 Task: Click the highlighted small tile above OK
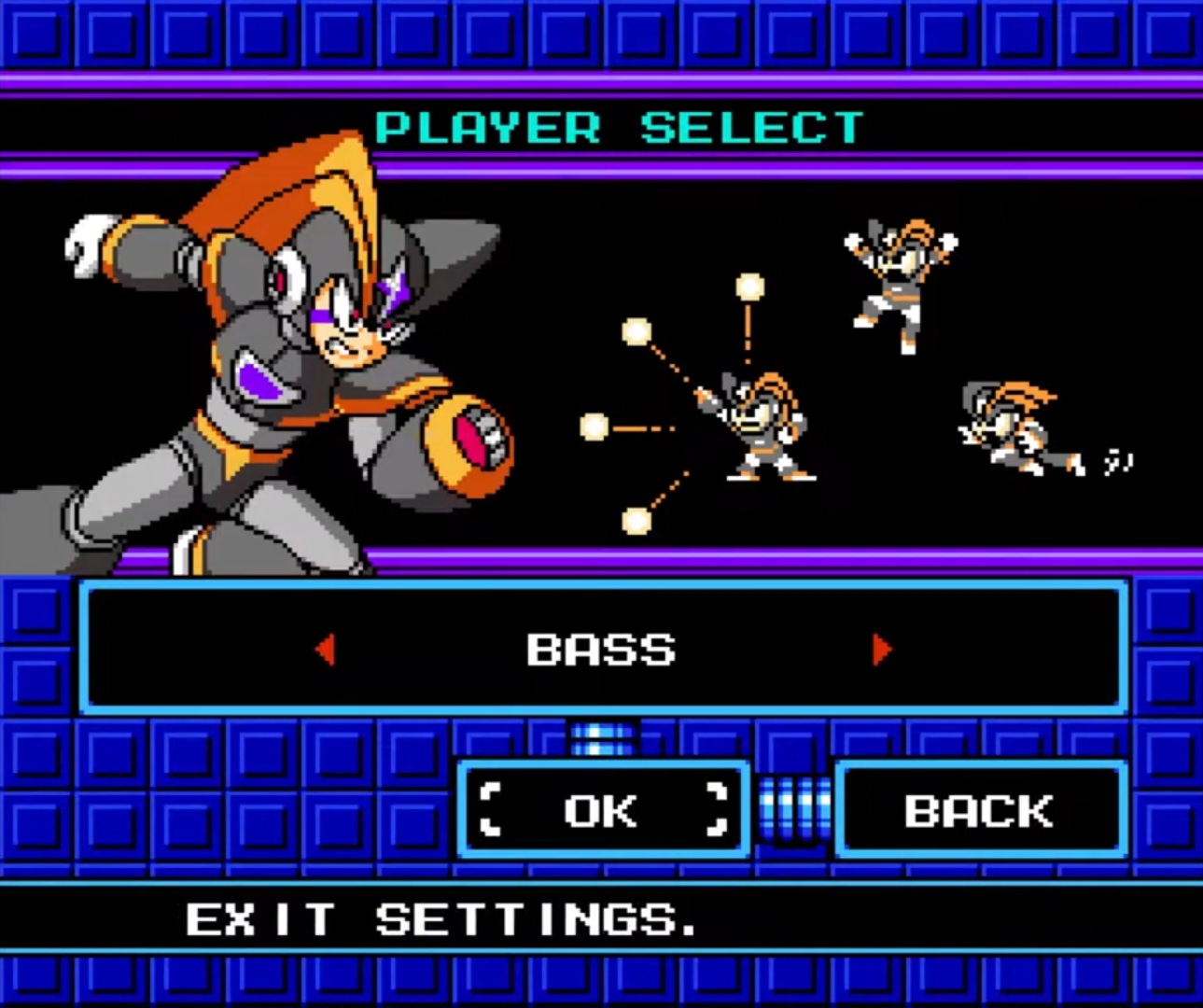600,740
